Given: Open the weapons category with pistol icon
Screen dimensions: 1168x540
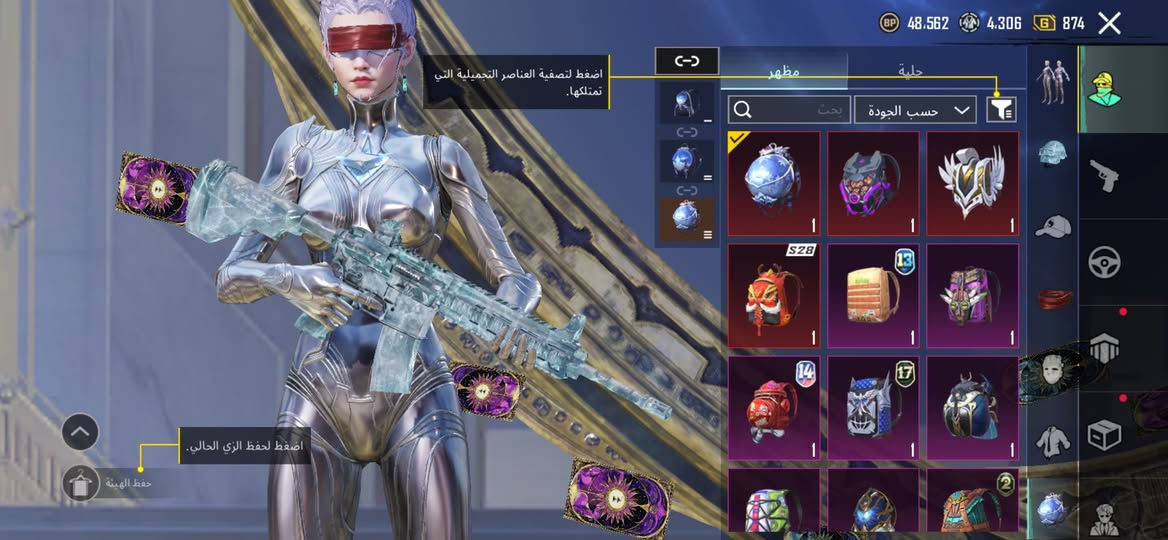Looking at the screenshot, I should (1104, 176).
